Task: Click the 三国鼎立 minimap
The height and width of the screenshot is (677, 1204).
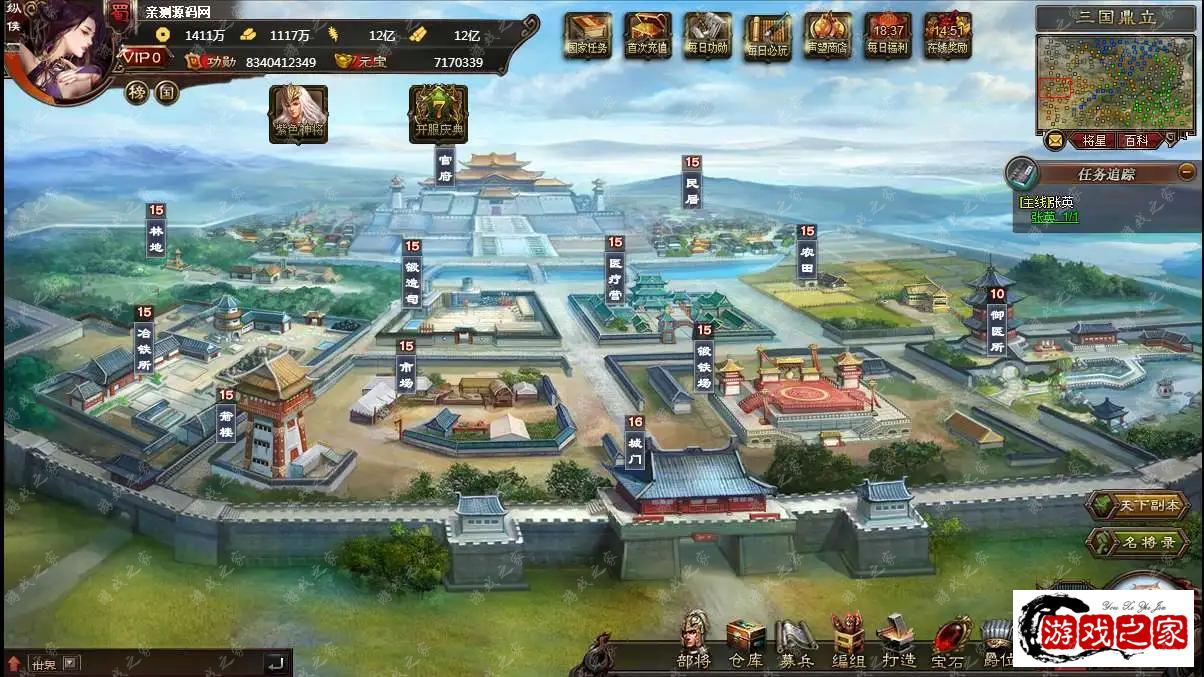Action: pos(1115,83)
